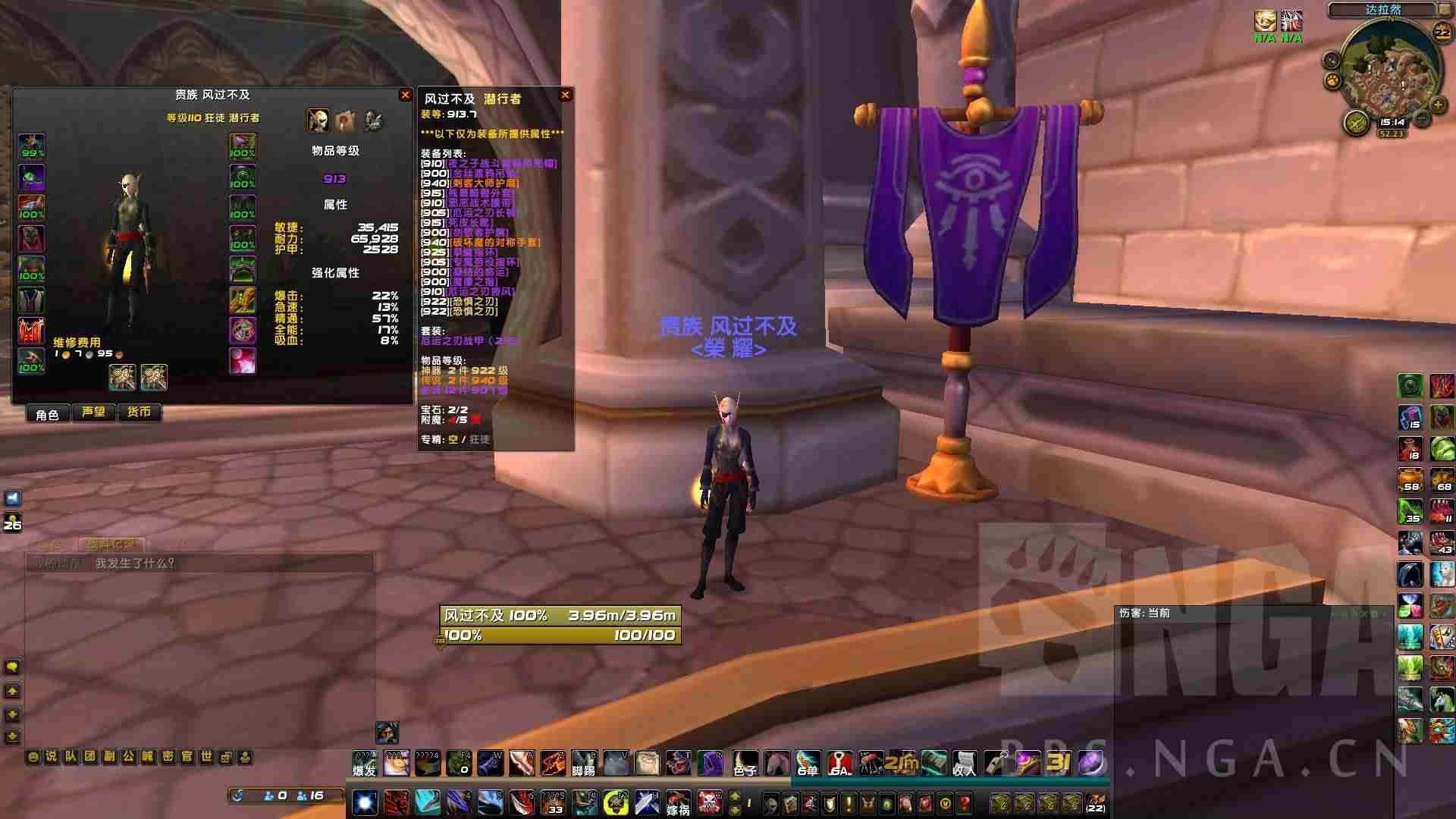Activate the 爆发 burst action button
Image resolution: width=1456 pixels, height=819 pixels.
365,763
